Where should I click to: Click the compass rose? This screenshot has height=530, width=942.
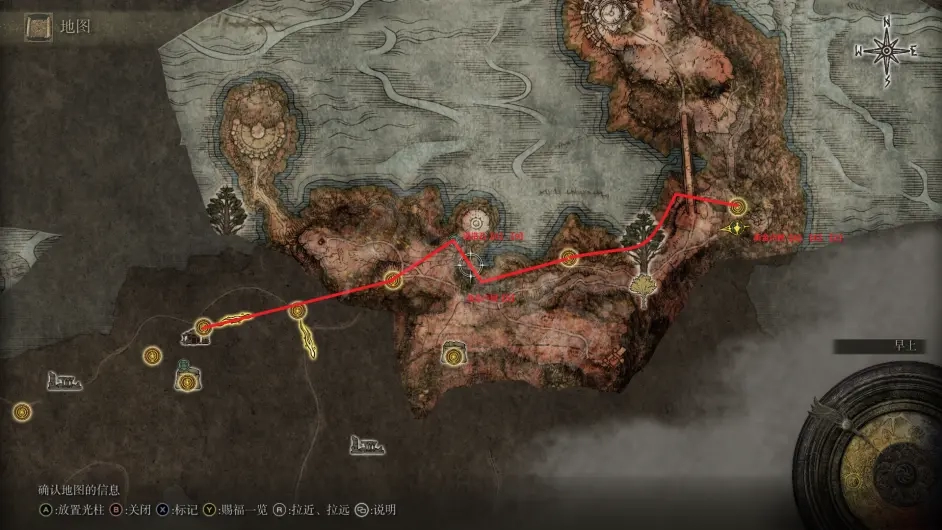pos(885,50)
